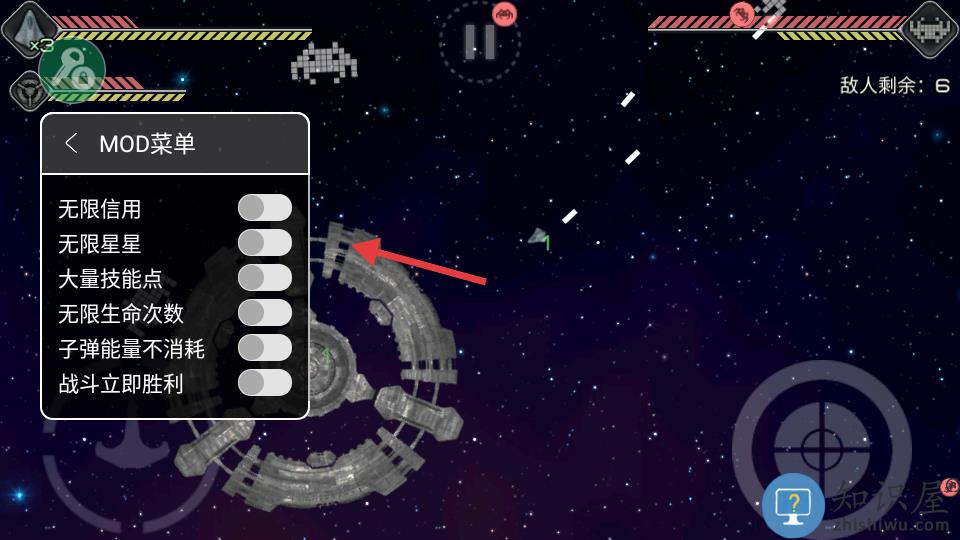
Task: Switch on 无限生命次数
Action: point(264,313)
